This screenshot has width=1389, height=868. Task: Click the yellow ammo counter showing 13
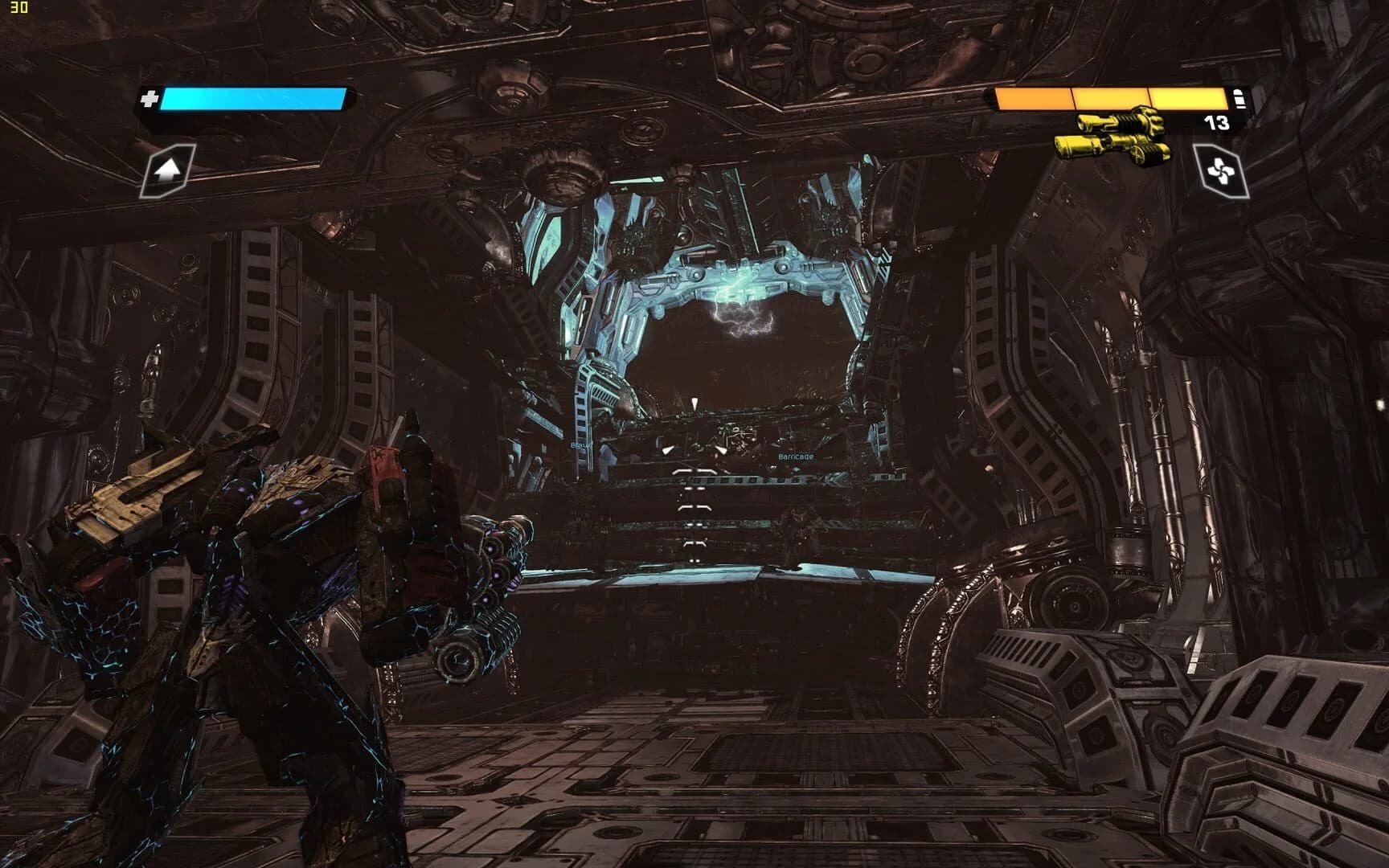tap(1217, 125)
